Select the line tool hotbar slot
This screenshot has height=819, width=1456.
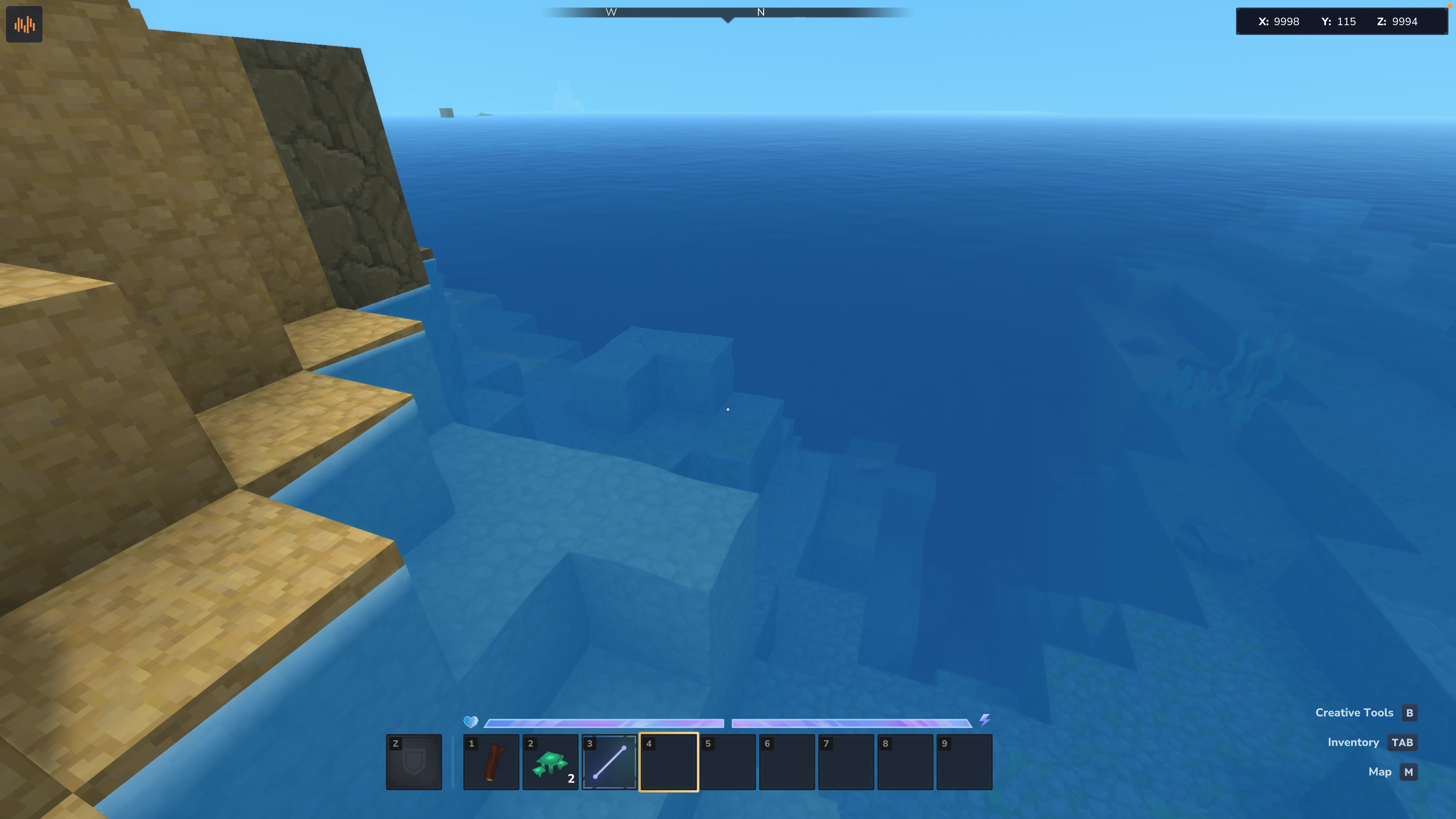[x=609, y=762]
